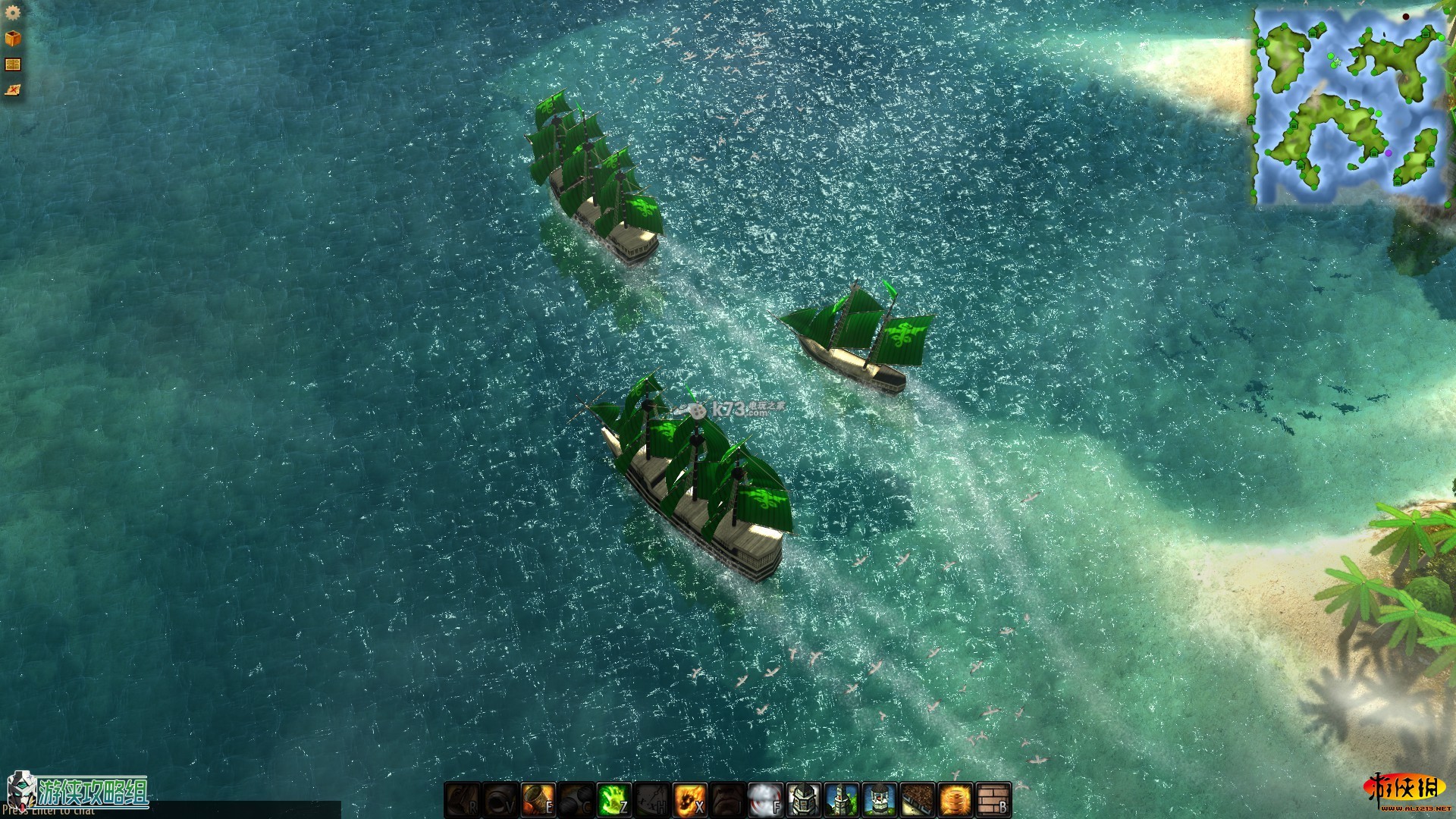Select the glowing golden barrel icon
The width and height of the screenshot is (1456, 819).
point(955,799)
